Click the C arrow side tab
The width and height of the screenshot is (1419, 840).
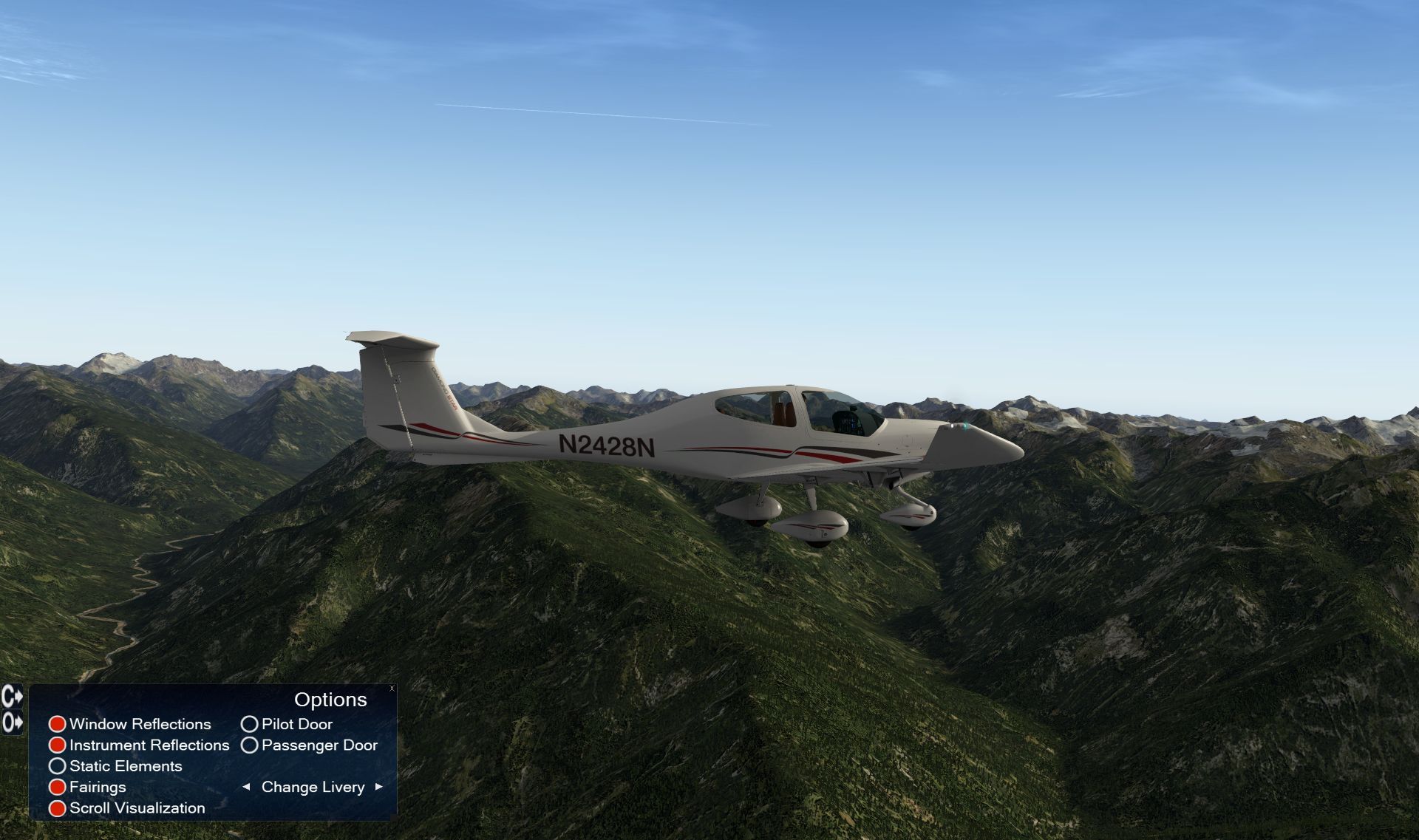[x=12, y=696]
